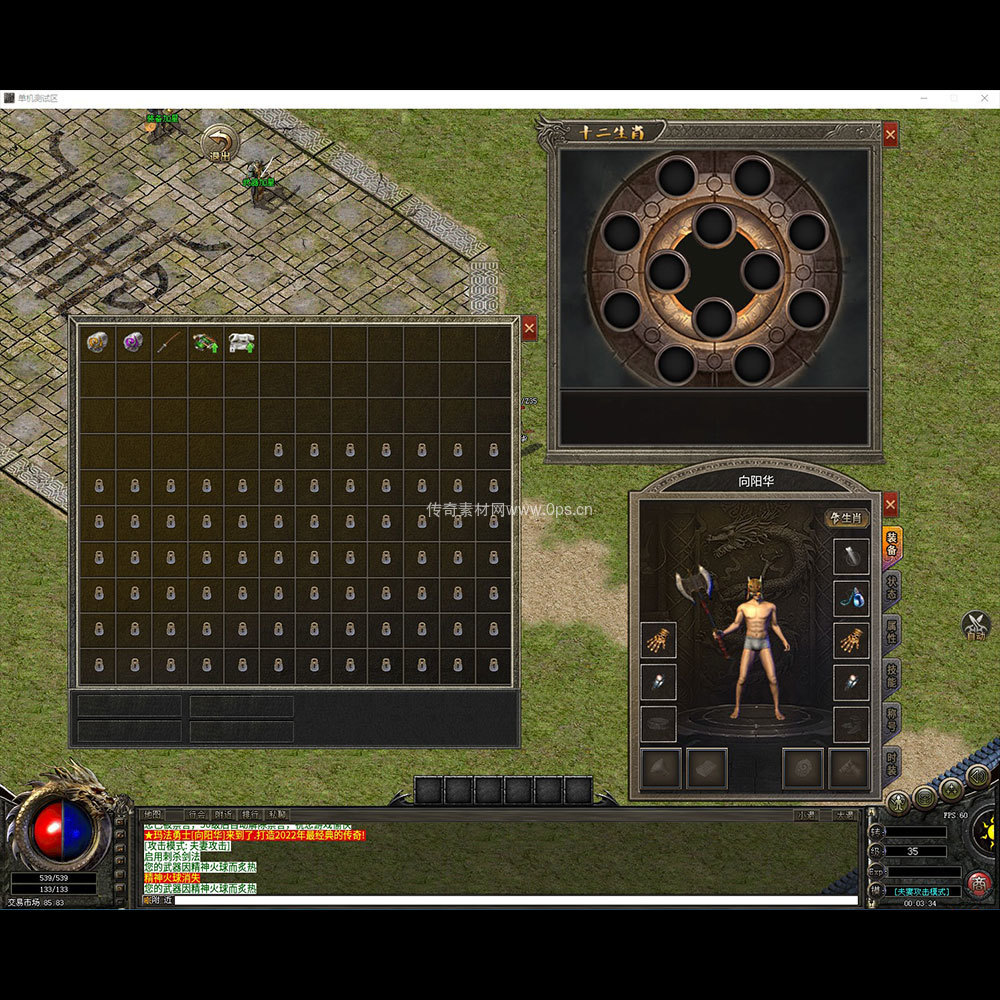Close the game window from title bar
This screenshot has height=1000, width=1000.
986,98
